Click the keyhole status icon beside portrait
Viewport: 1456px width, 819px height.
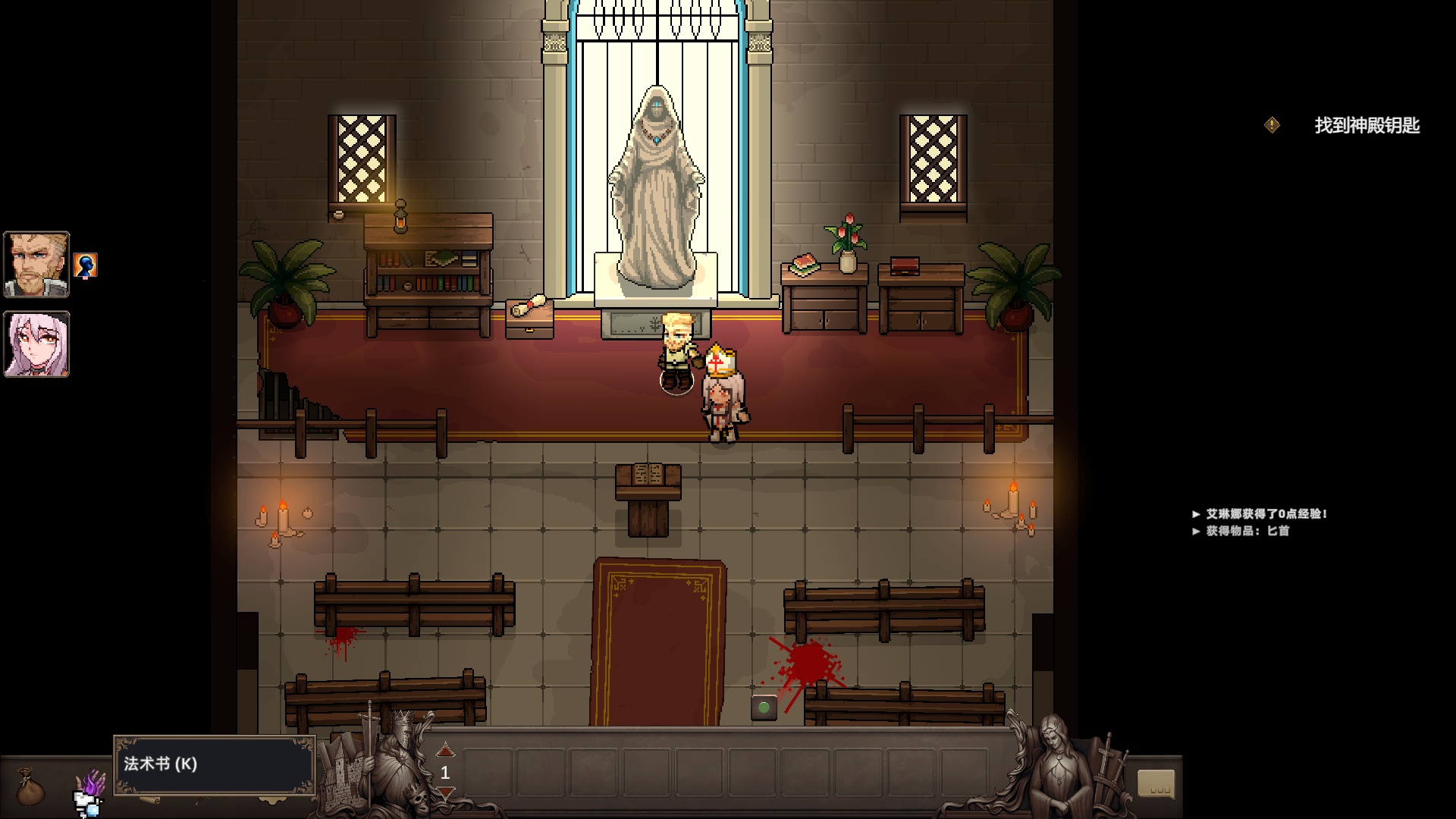click(x=86, y=265)
